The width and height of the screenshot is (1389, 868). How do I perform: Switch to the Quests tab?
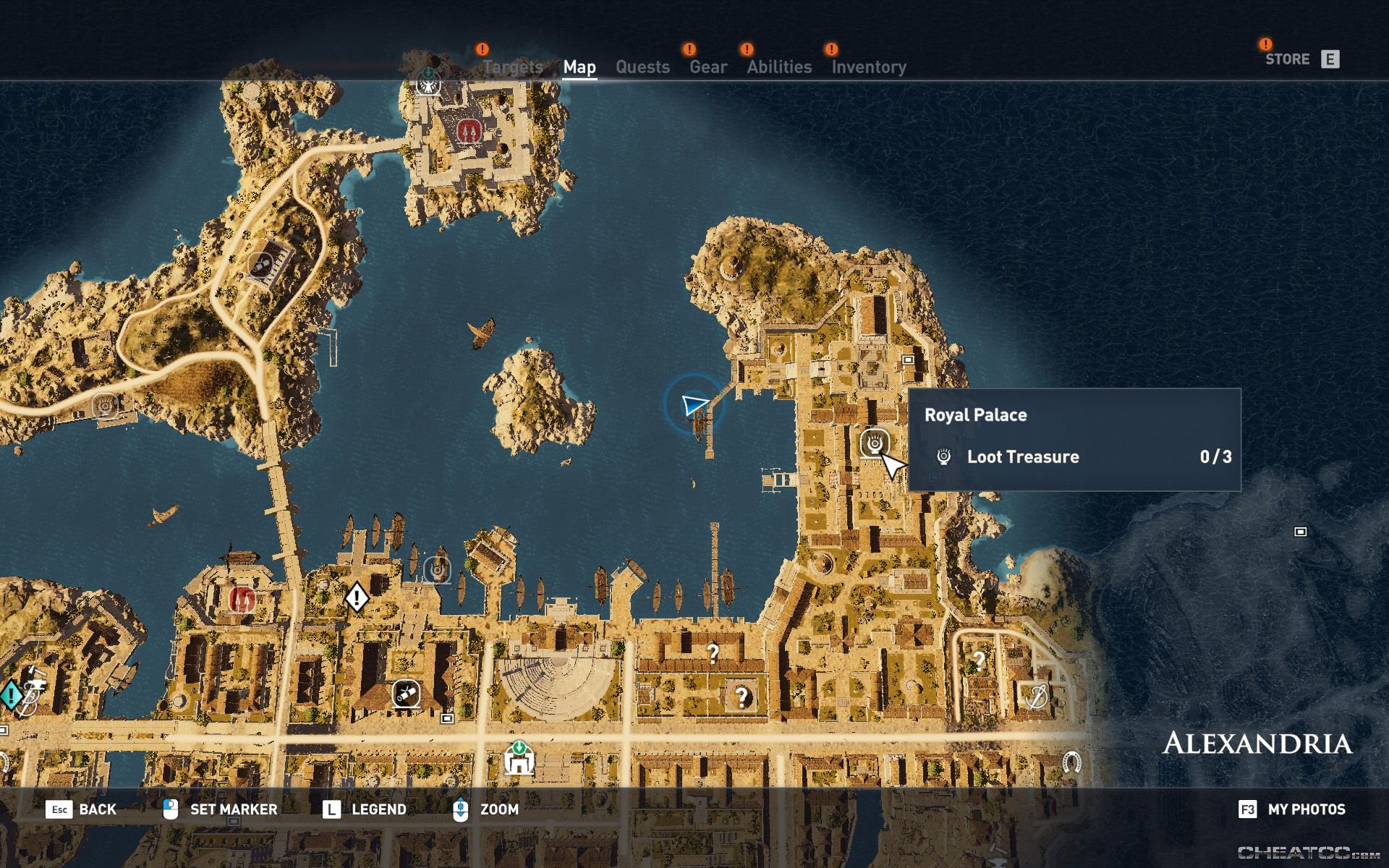642,67
